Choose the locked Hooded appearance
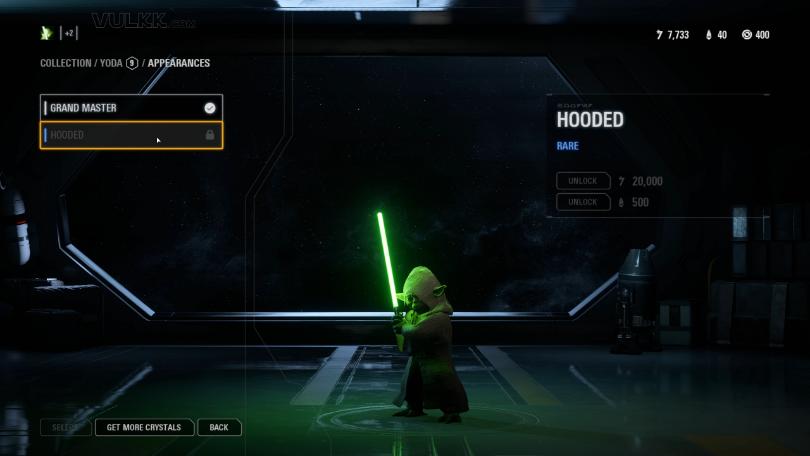810x456 pixels. [130, 135]
